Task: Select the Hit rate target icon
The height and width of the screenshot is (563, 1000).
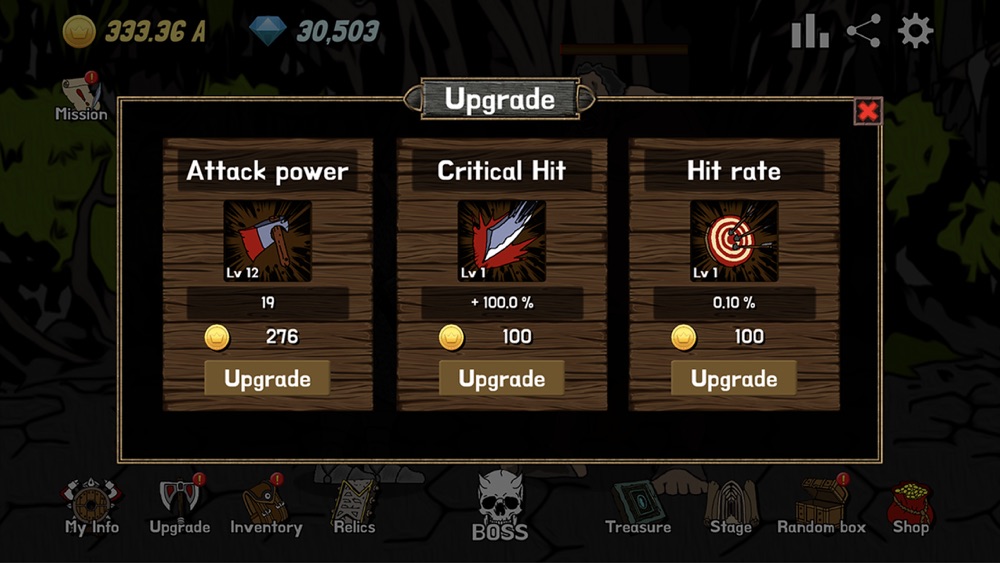Action: click(x=734, y=241)
